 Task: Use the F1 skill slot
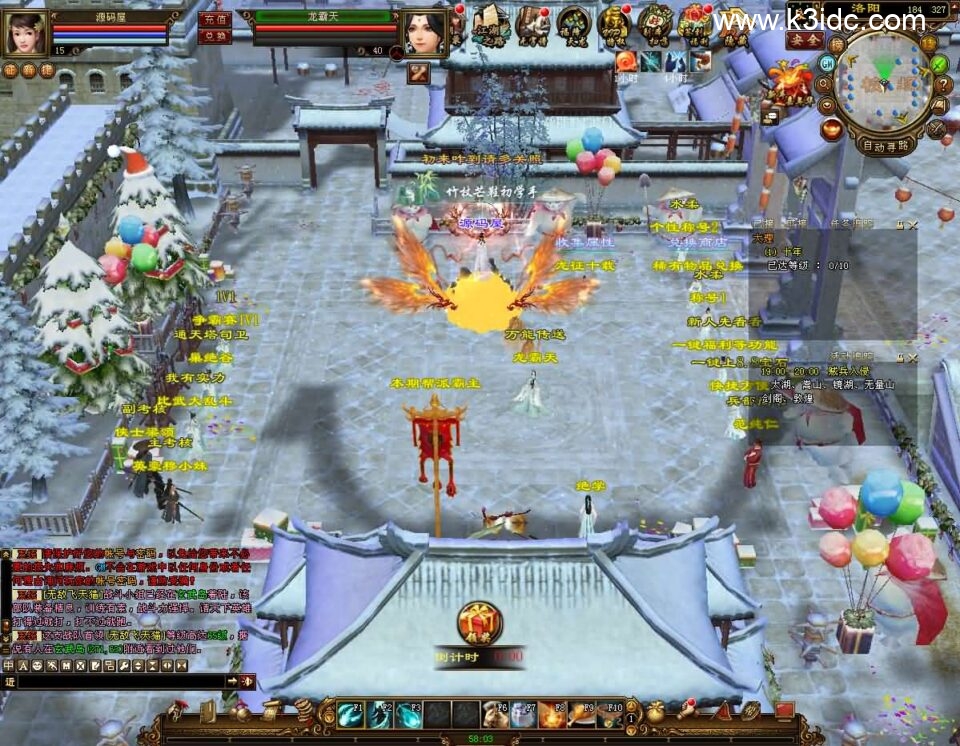click(x=350, y=714)
